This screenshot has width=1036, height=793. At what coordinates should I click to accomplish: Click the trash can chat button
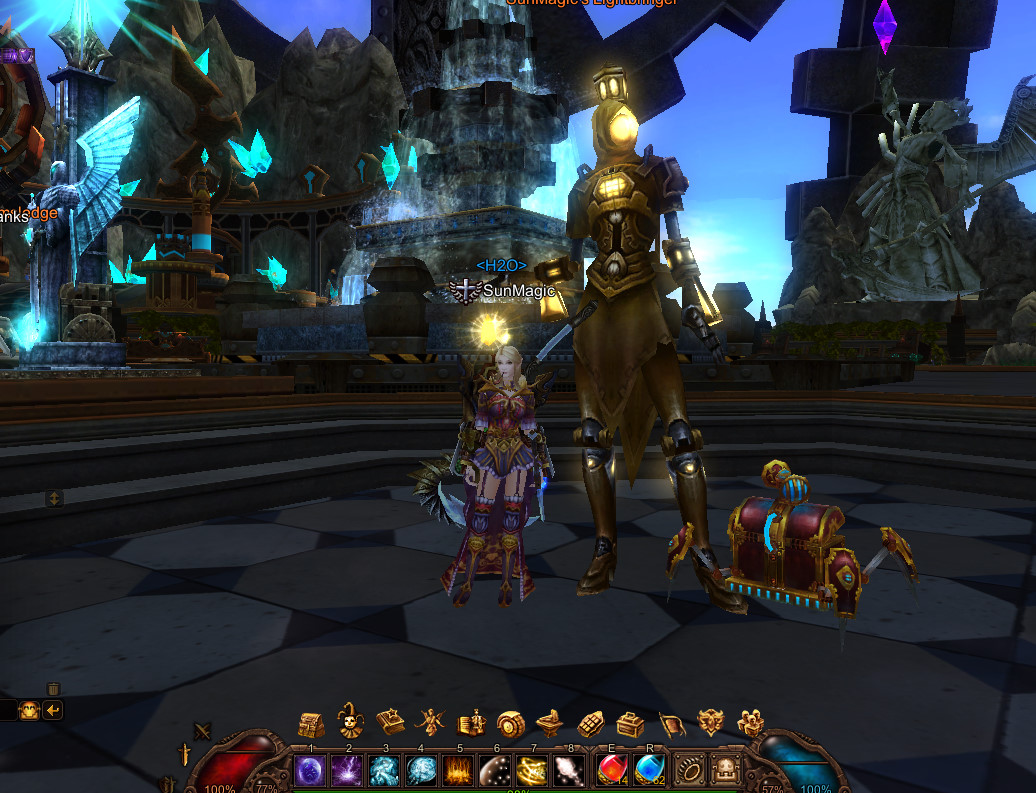coord(53,689)
